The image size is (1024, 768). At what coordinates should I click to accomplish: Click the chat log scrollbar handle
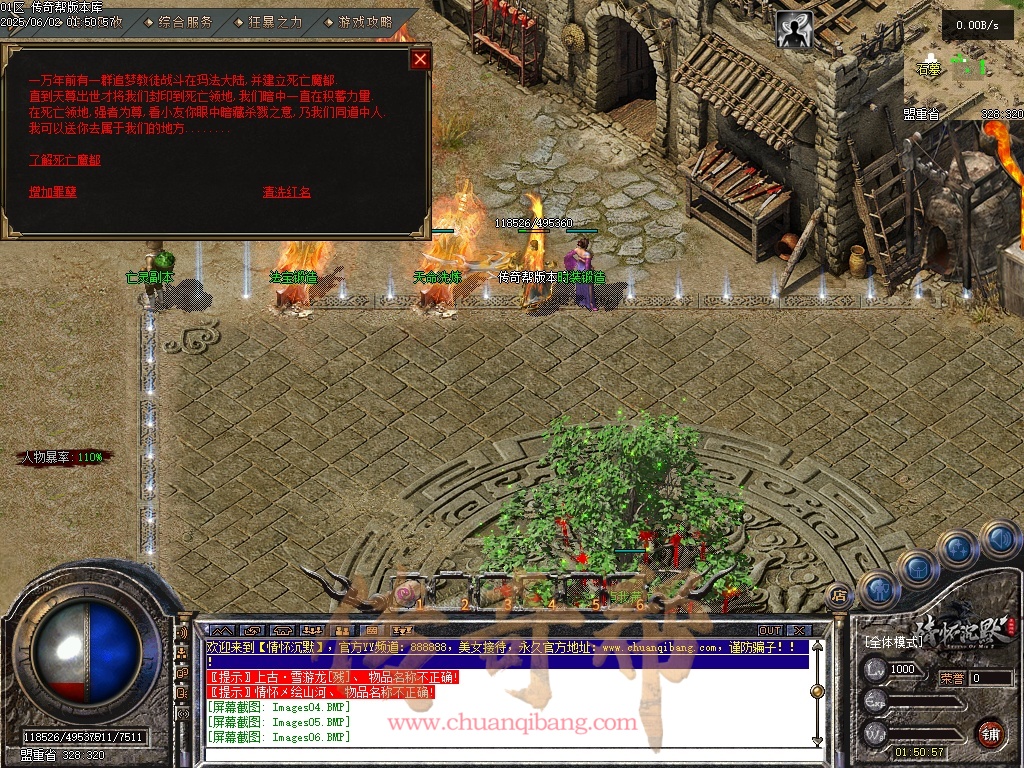pos(817,691)
